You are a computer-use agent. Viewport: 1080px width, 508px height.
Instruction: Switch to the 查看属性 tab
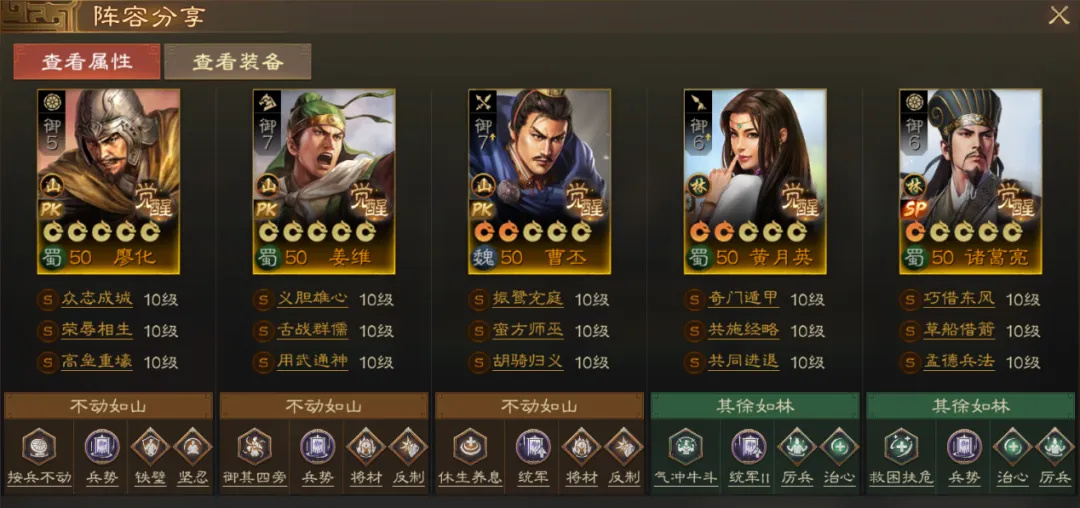(x=86, y=61)
